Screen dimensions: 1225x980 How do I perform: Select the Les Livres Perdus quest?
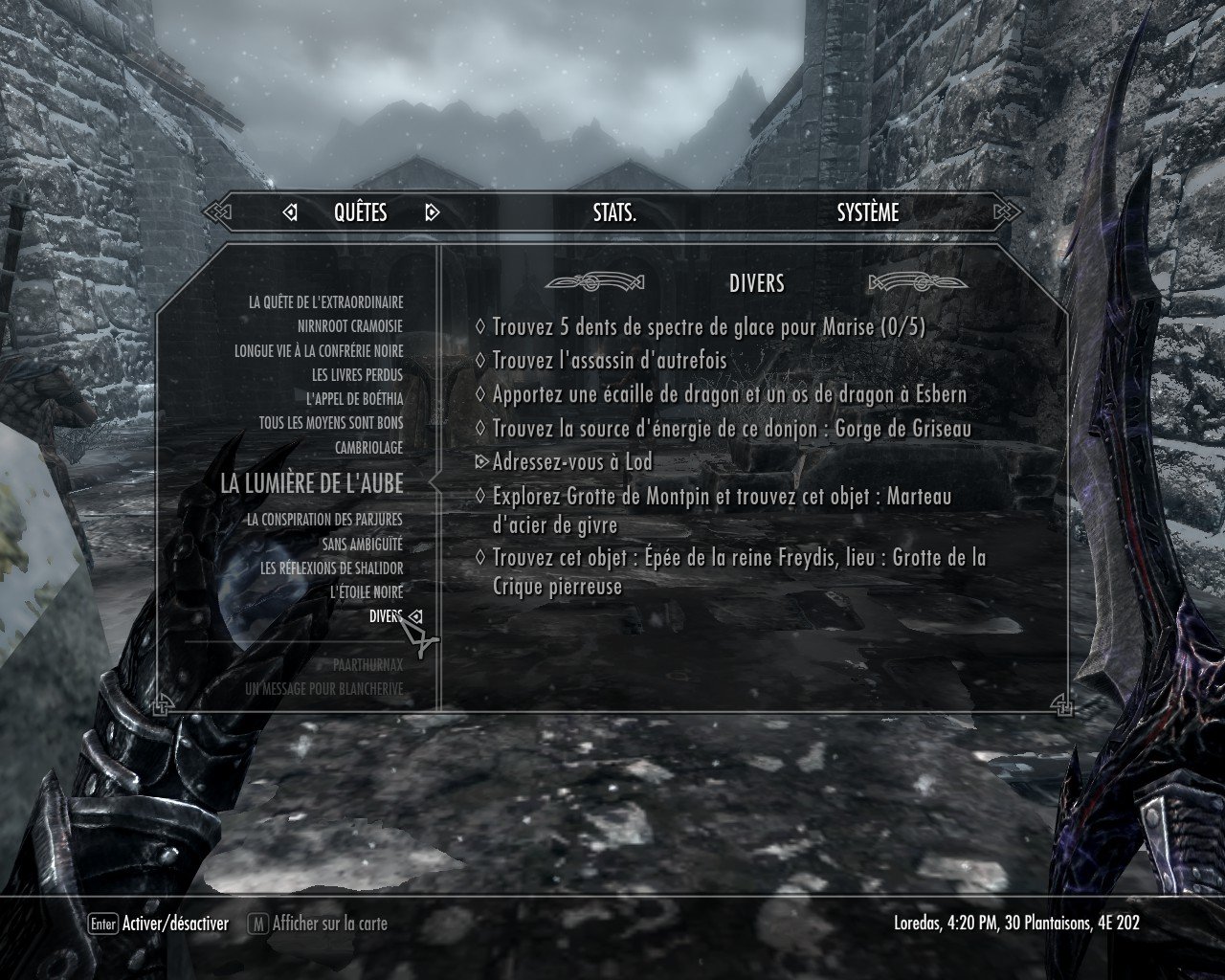coord(357,375)
